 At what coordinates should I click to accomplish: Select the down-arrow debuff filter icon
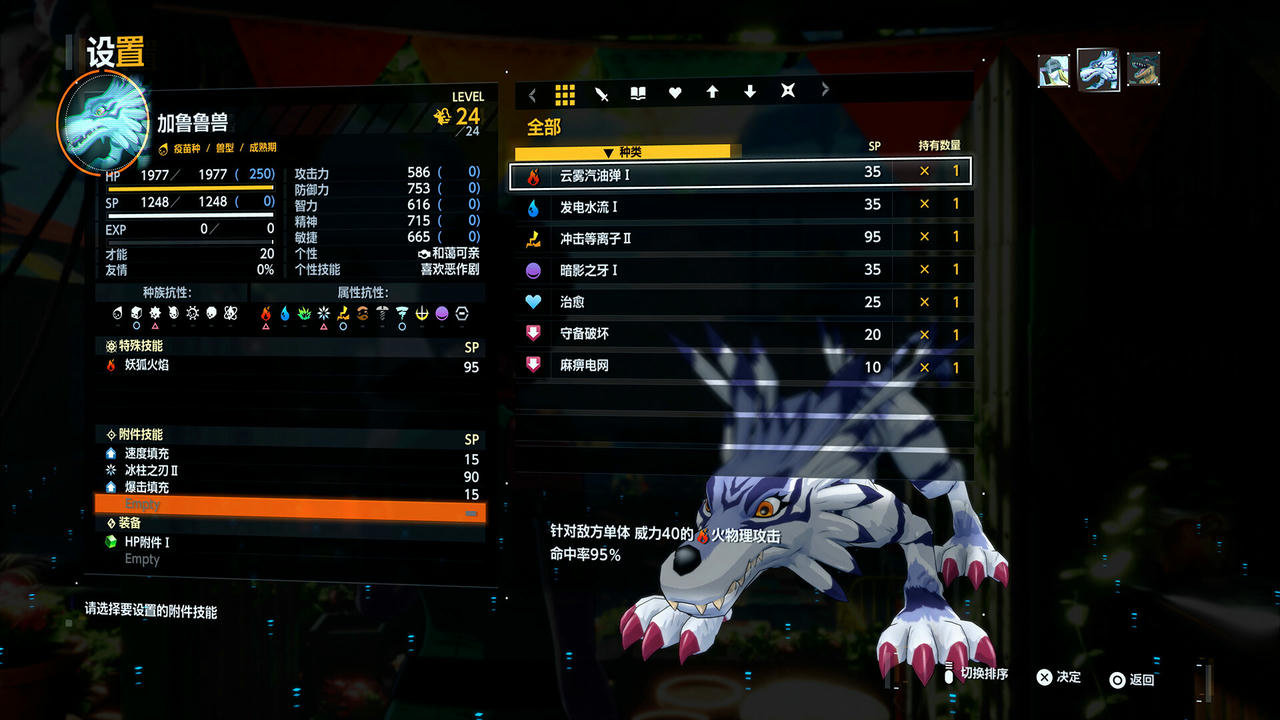[x=749, y=92]
